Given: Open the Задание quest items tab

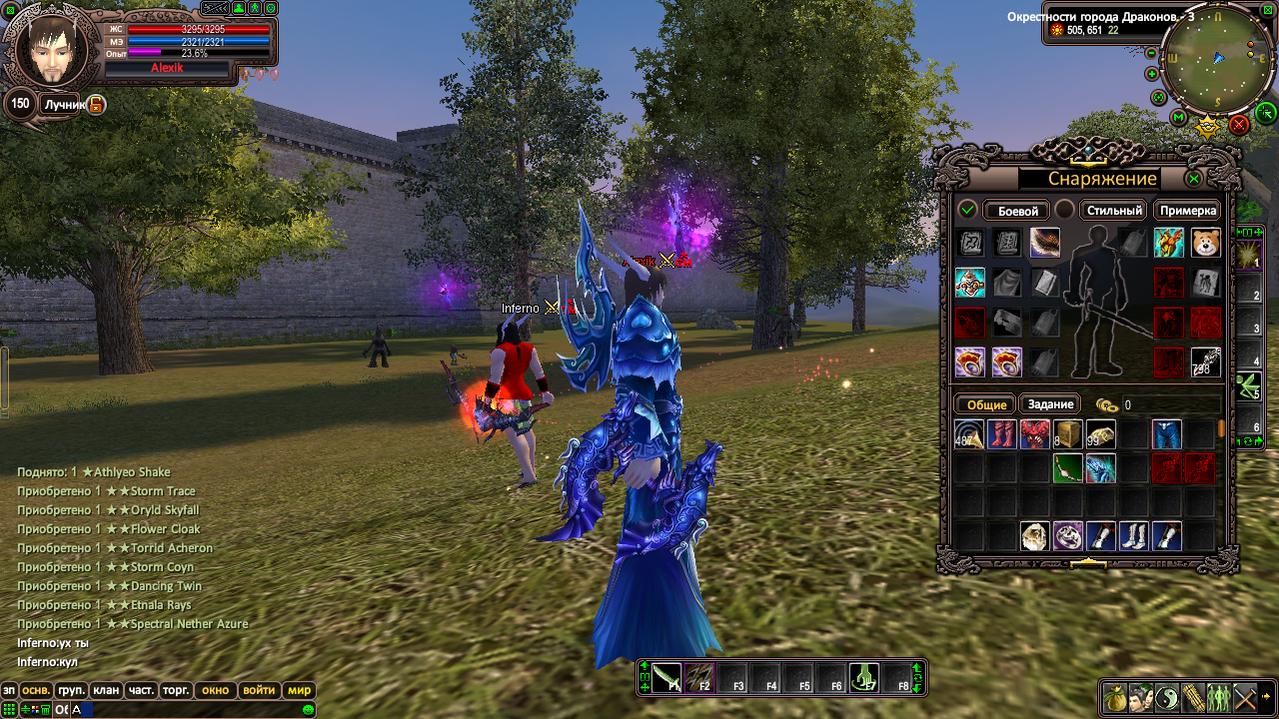Looking at the screenshot, I should [1050, 404].
